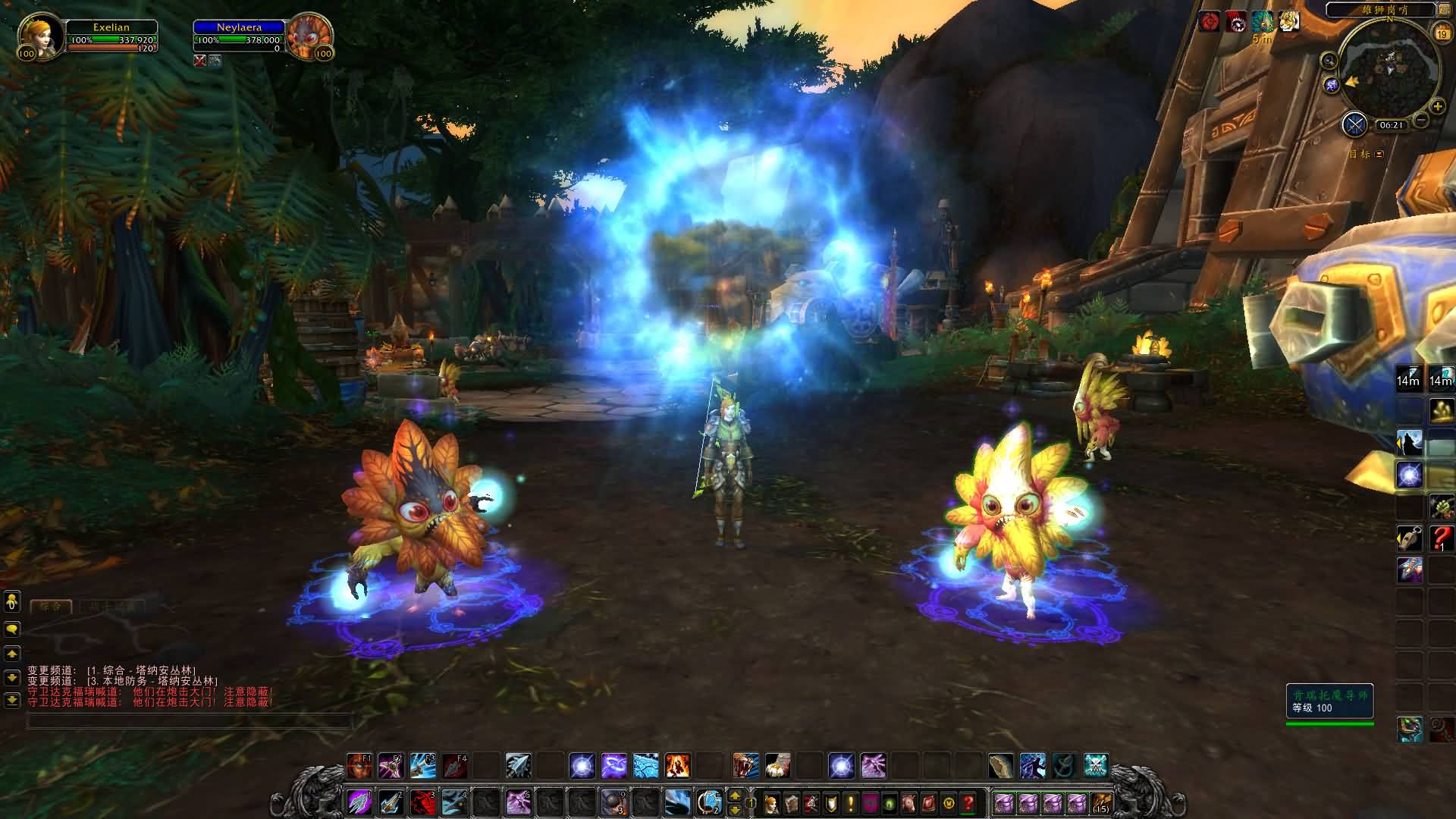This screenshot has width=1456, height=819.
Task: Activate the flaming figure ability icon
Action: tap(677, 765)
